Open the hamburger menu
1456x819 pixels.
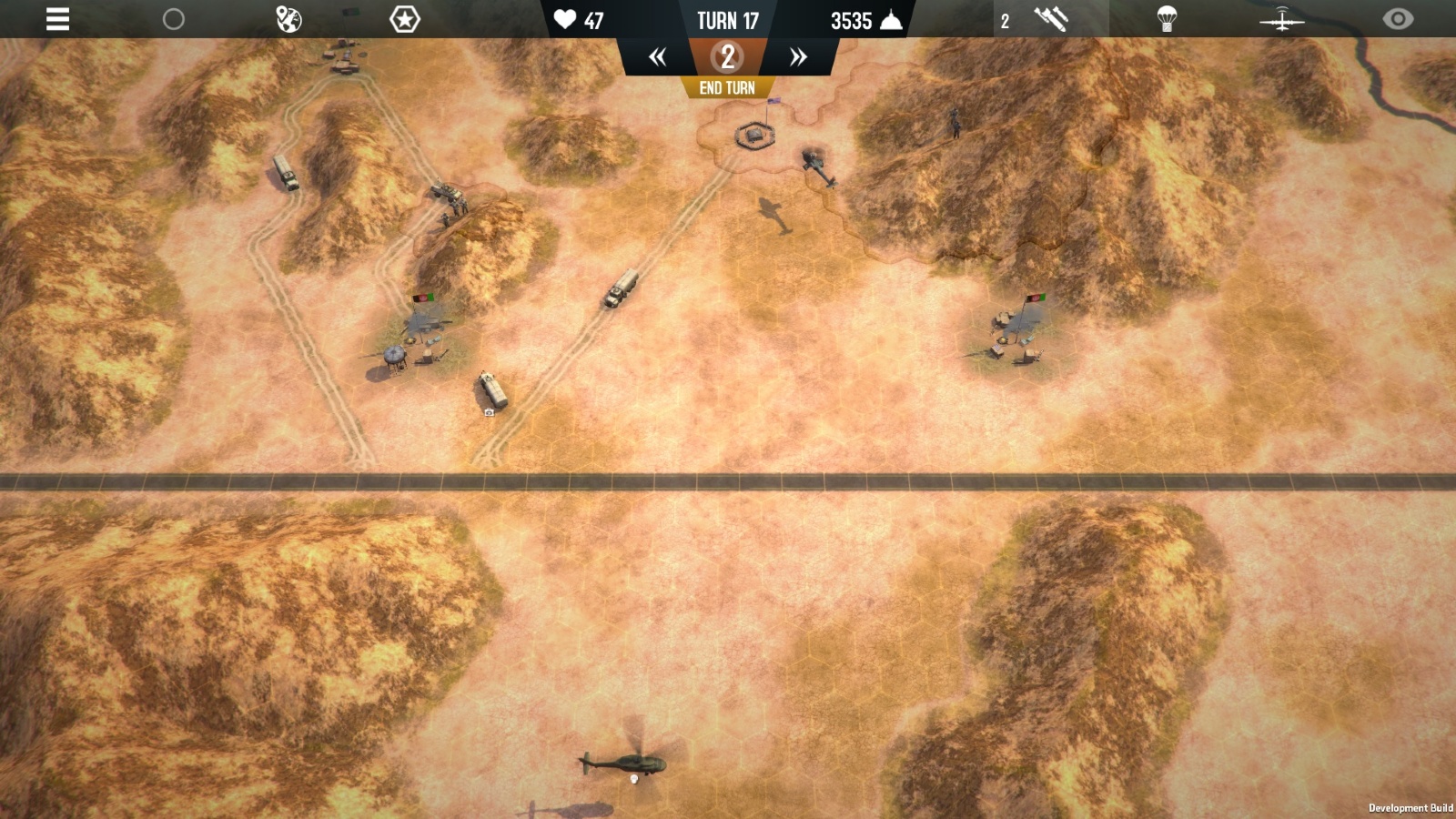57,20
